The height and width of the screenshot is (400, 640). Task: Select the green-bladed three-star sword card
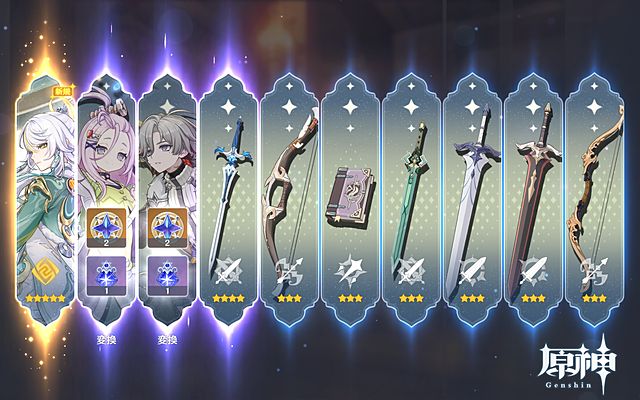412,190
